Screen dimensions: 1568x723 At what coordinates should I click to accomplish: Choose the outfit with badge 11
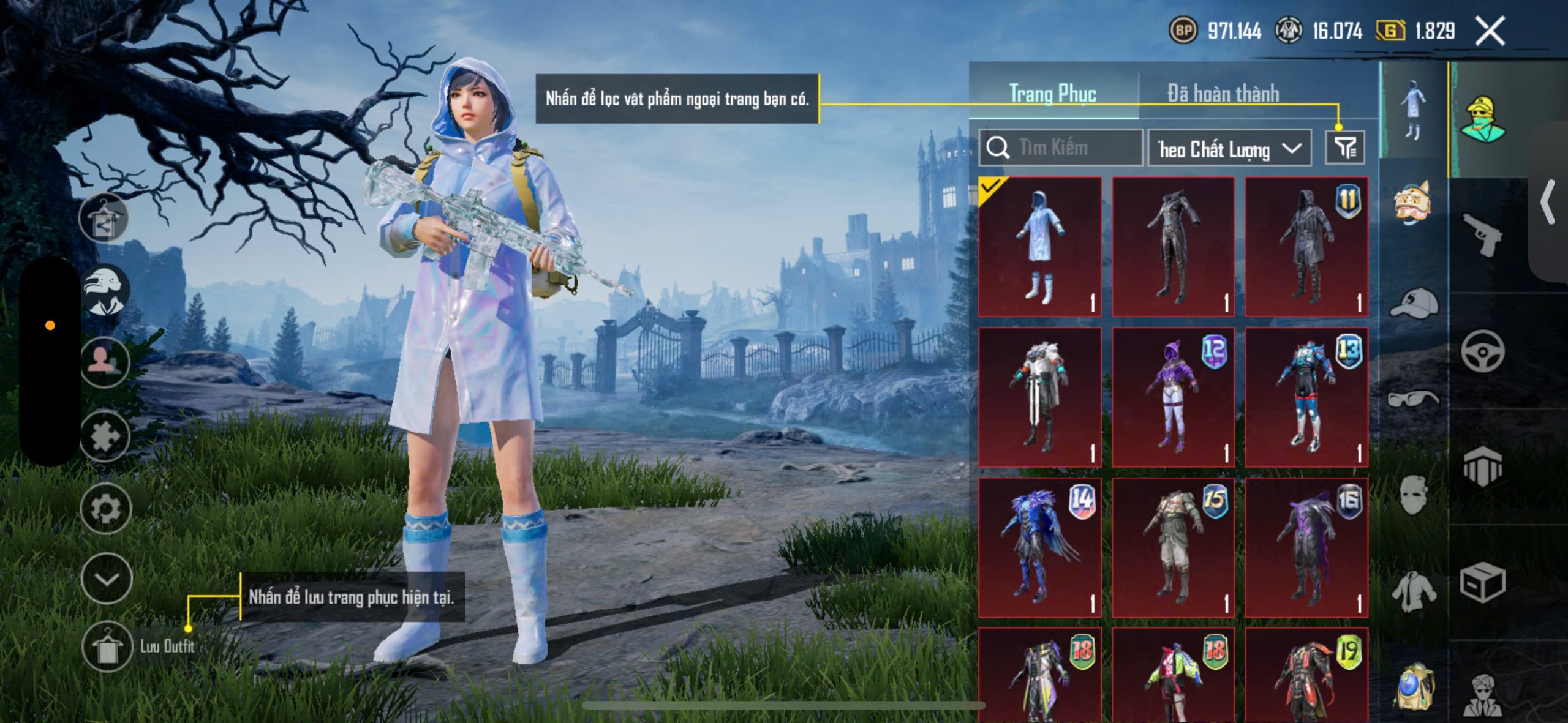pos(1306,247)
